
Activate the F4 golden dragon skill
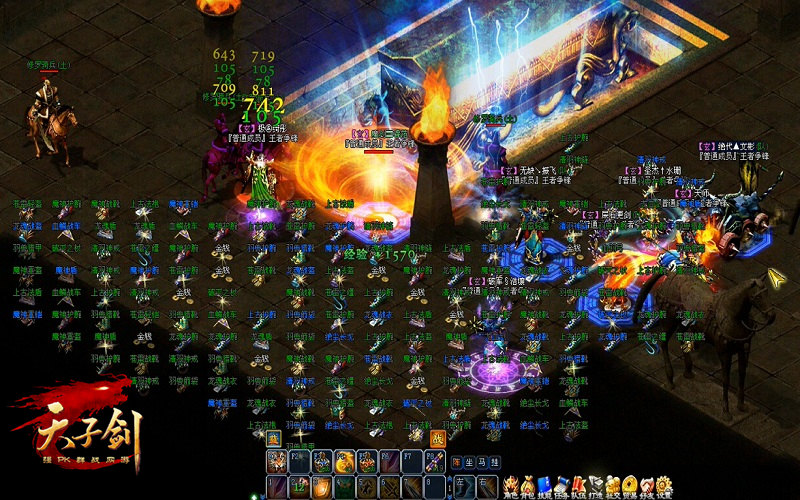pyautogui.click(x=346, y=462)
